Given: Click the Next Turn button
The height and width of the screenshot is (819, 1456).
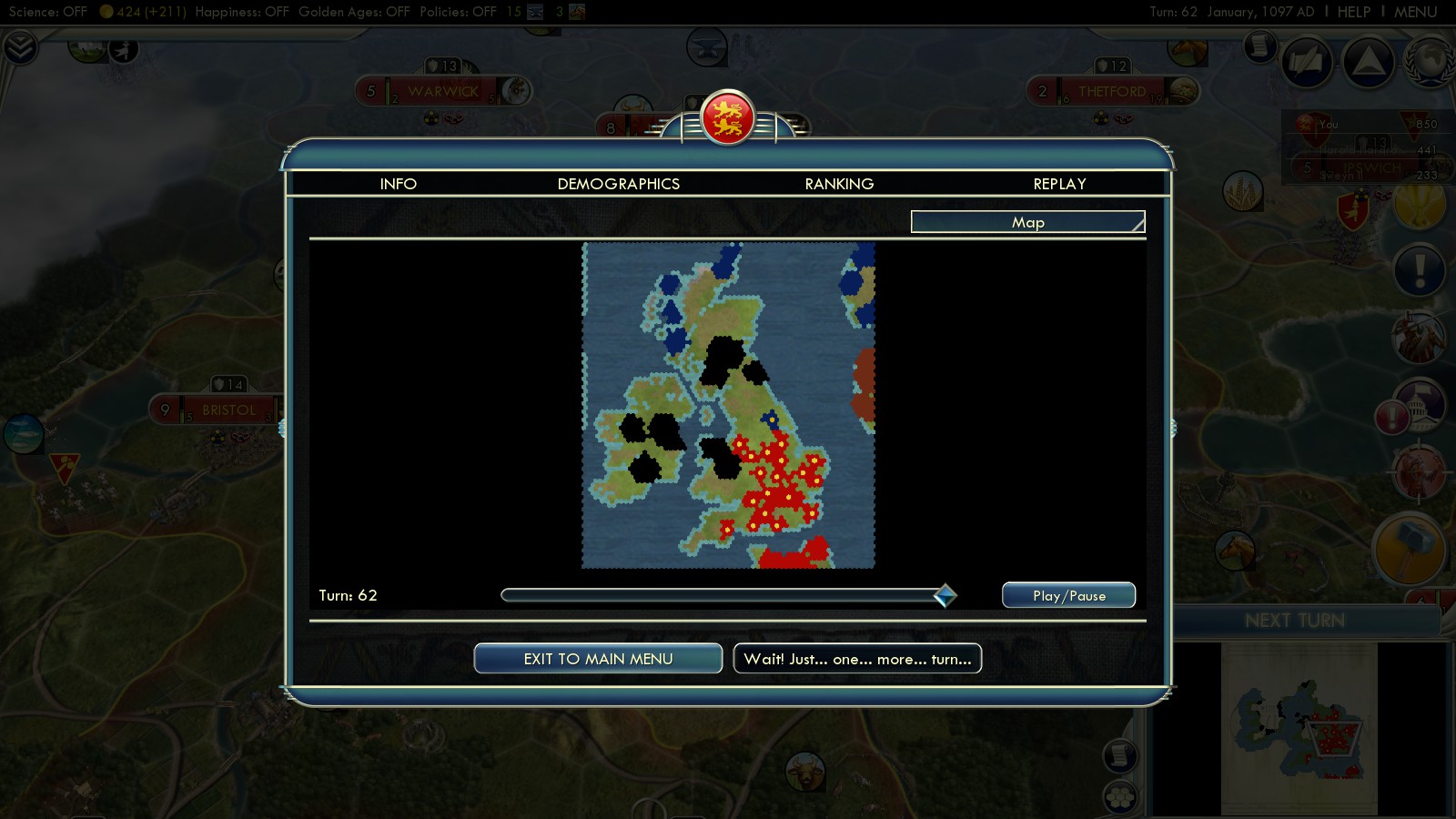Looking at the screenshot, I should [x=1294, y=621].
